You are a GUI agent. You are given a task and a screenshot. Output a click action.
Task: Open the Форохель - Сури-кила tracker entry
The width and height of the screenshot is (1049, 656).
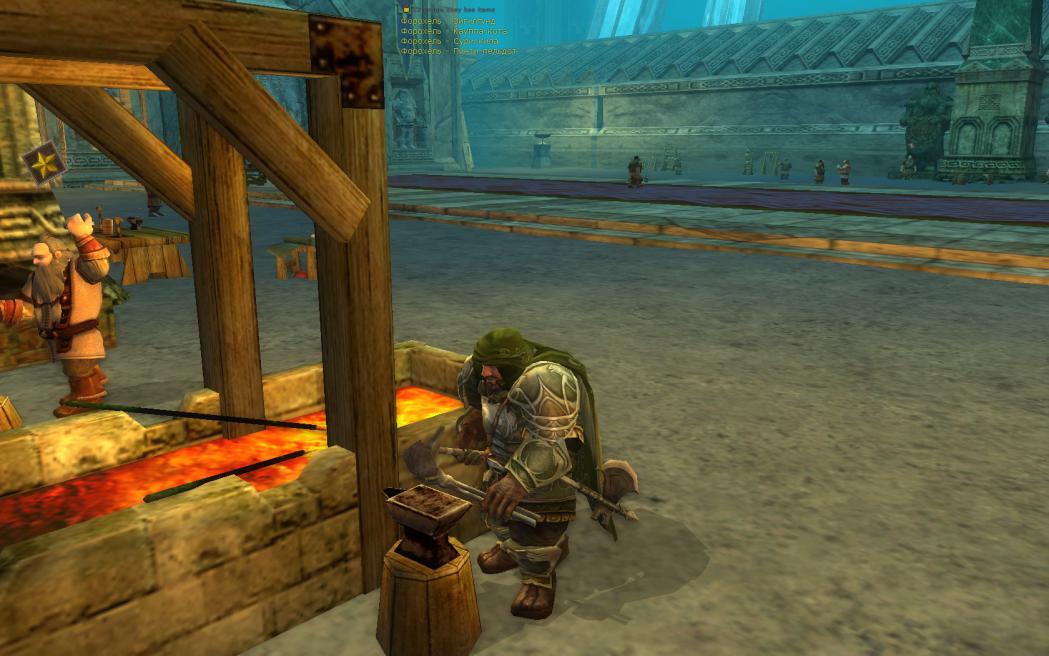coord(450,41)
